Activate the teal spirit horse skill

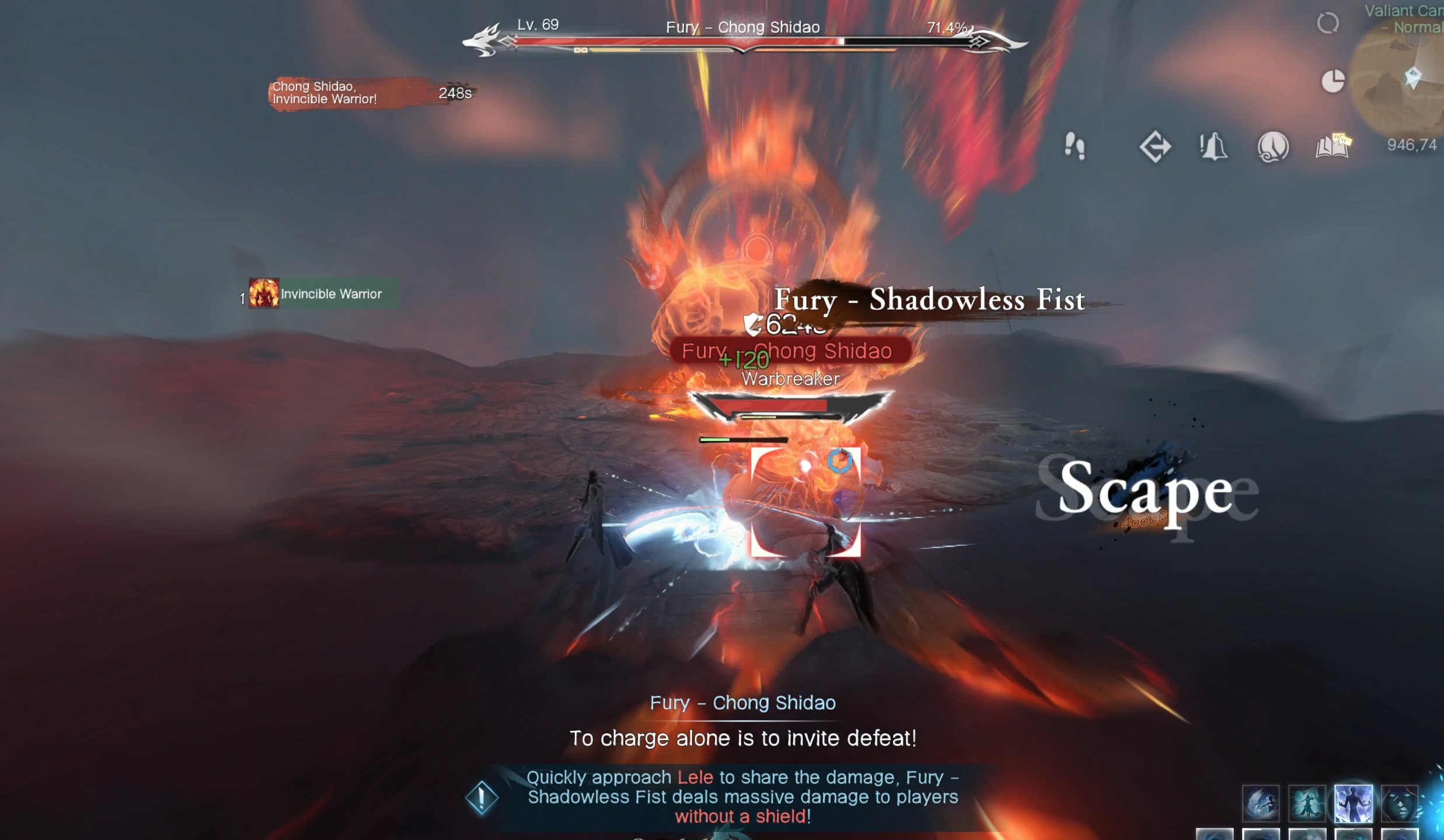(x=1307, y=803)
